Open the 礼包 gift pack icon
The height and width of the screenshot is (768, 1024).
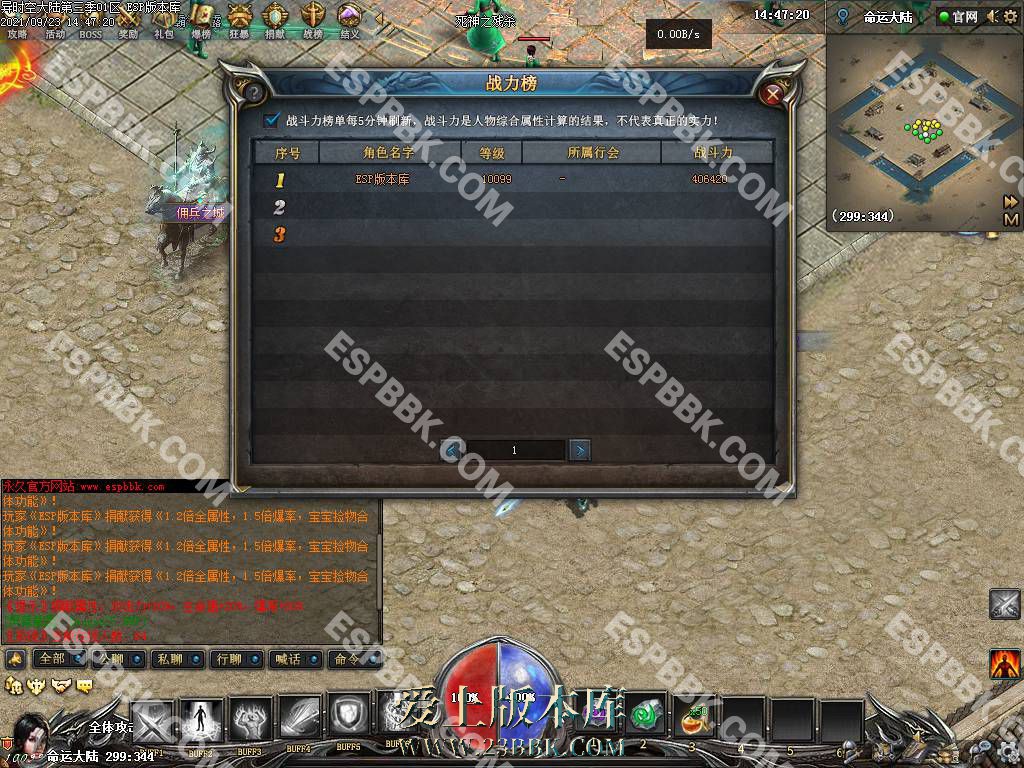click(x=163, y=22)
